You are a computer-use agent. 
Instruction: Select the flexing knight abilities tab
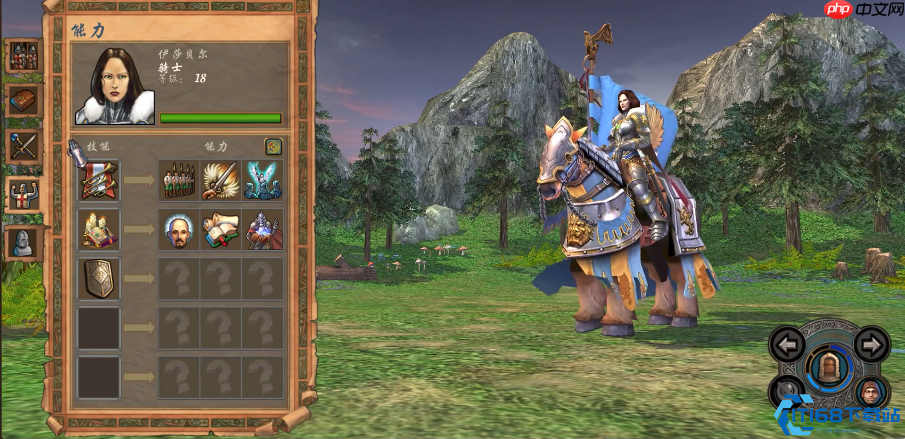tap(23, 193)
